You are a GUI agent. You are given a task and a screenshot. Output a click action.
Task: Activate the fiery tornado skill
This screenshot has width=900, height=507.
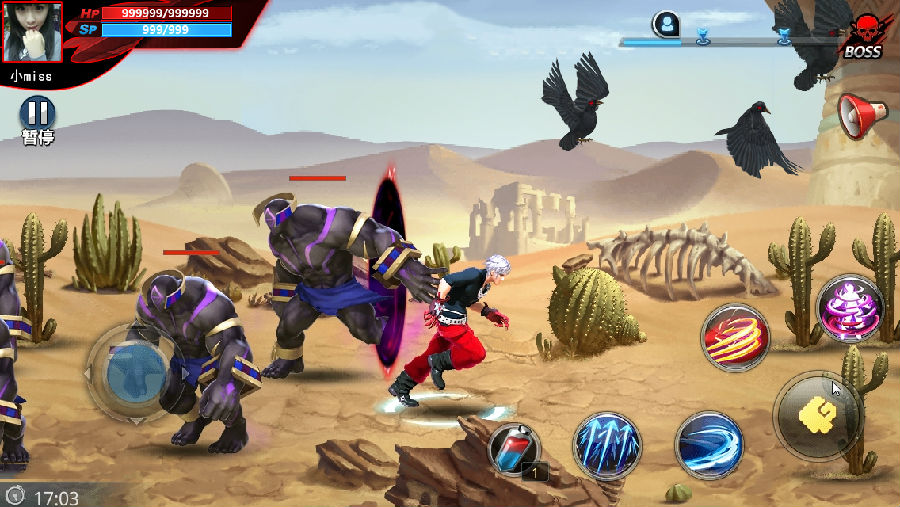734,339
